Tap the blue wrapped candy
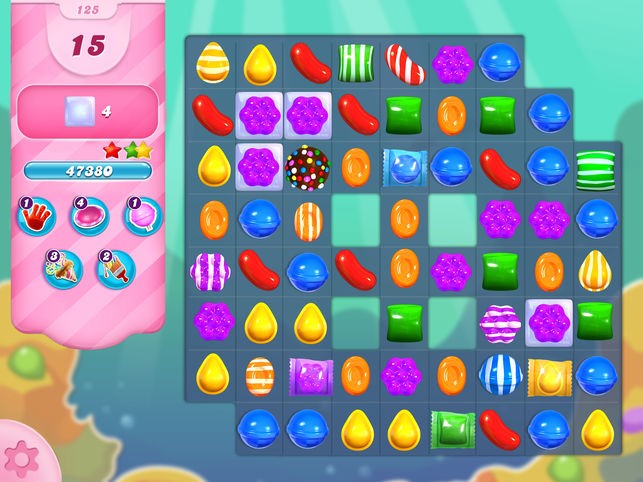 coord(405,166)
